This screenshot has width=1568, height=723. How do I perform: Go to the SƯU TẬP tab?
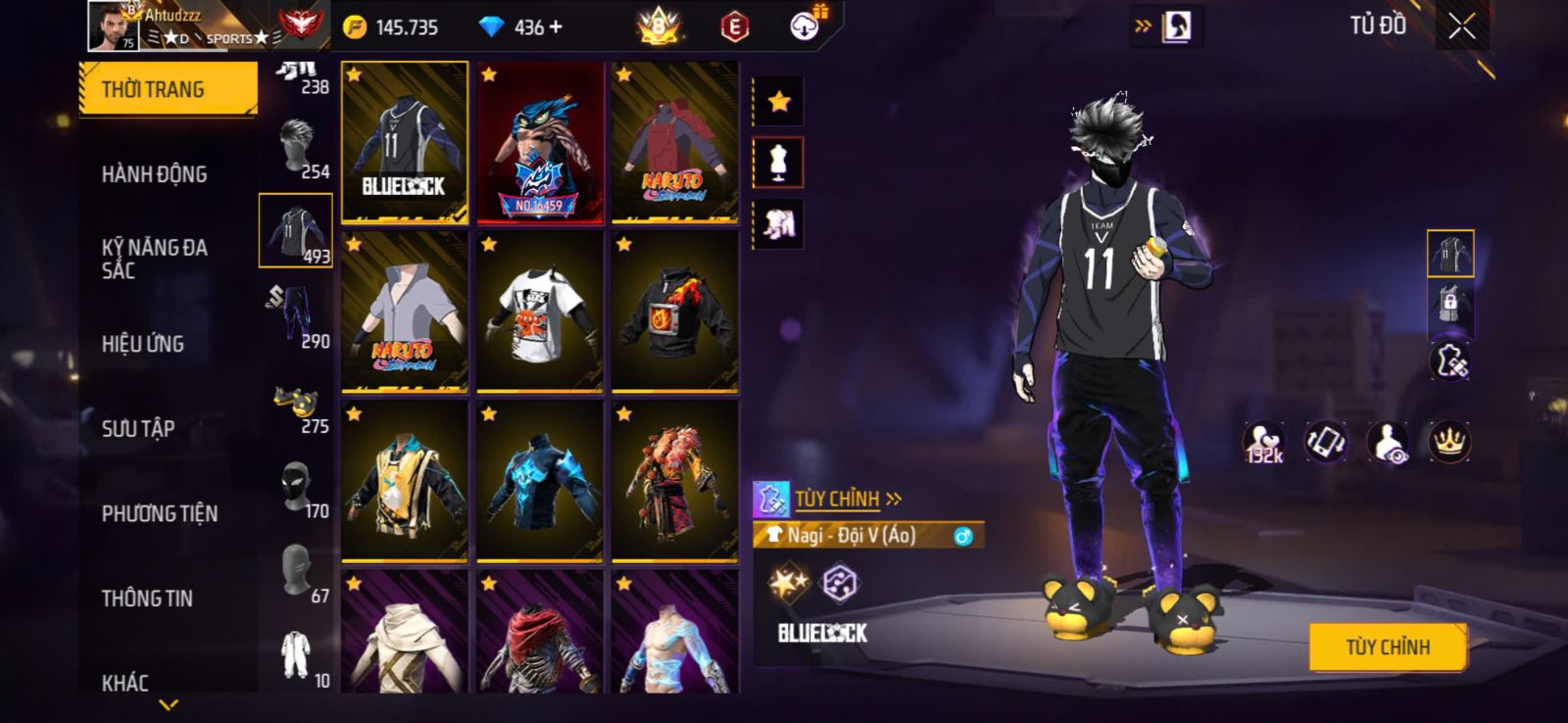click(x=138, y=429)
